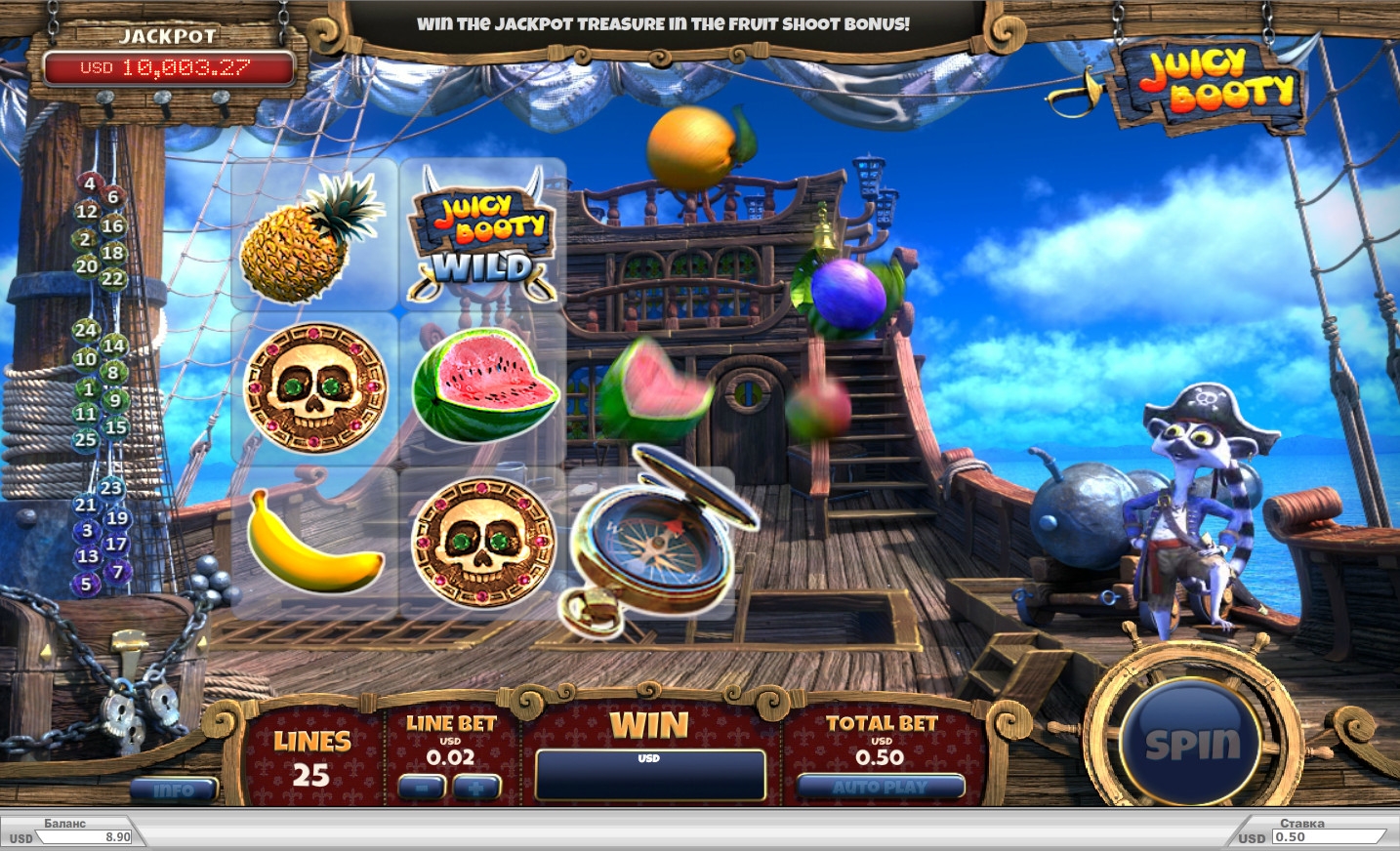
Task: Select payline number 7 marker
Action: 118,571
